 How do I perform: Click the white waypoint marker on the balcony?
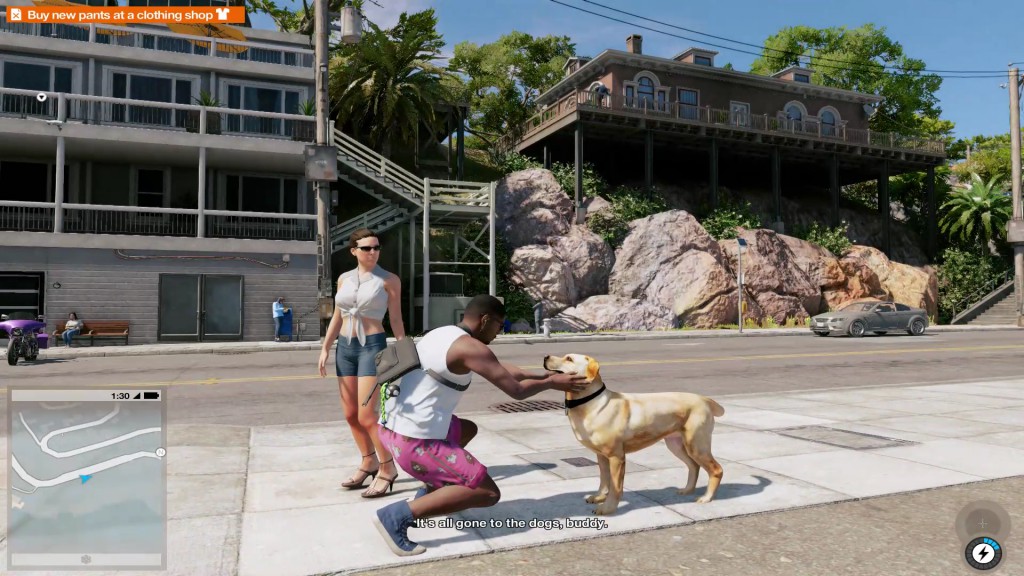[x=41, y=97]
